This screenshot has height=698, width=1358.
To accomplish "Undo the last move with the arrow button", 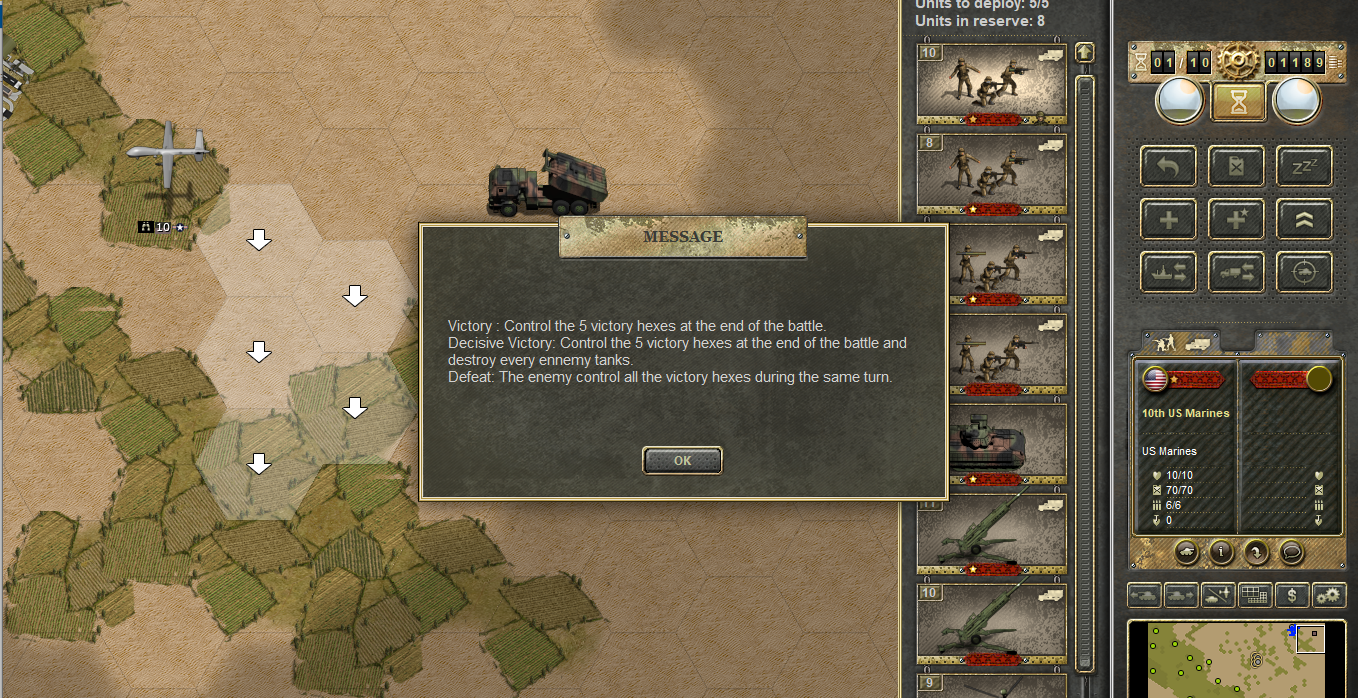I will pos(1169,166).
